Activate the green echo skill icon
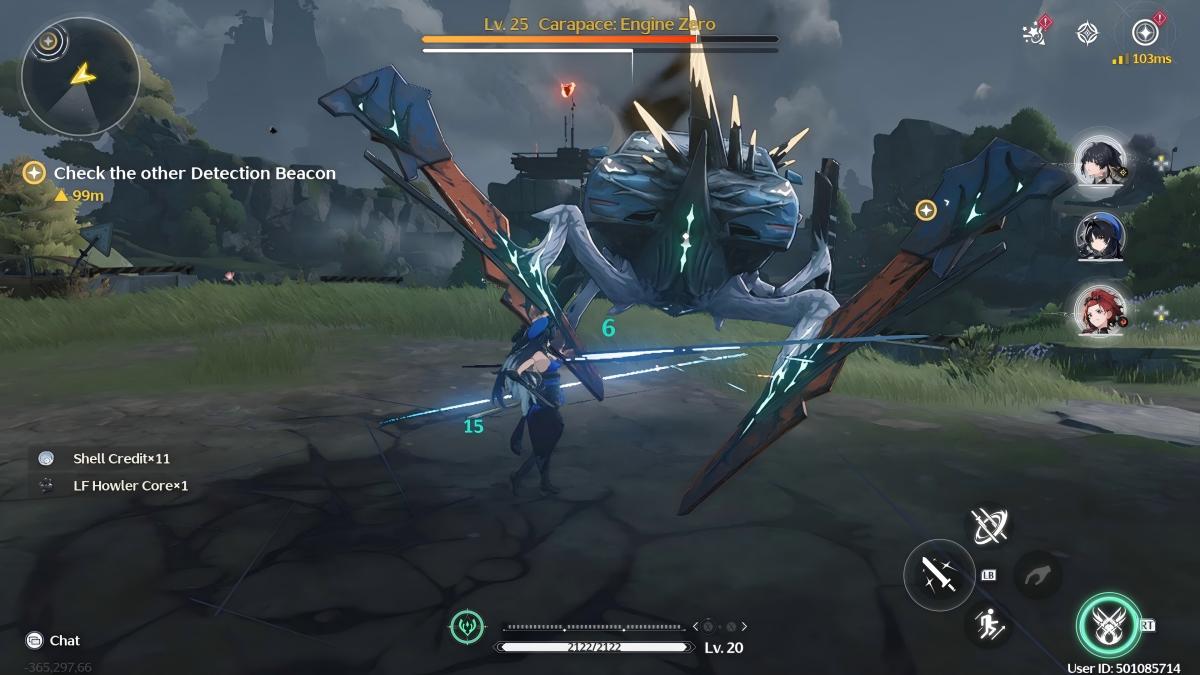 467,627
